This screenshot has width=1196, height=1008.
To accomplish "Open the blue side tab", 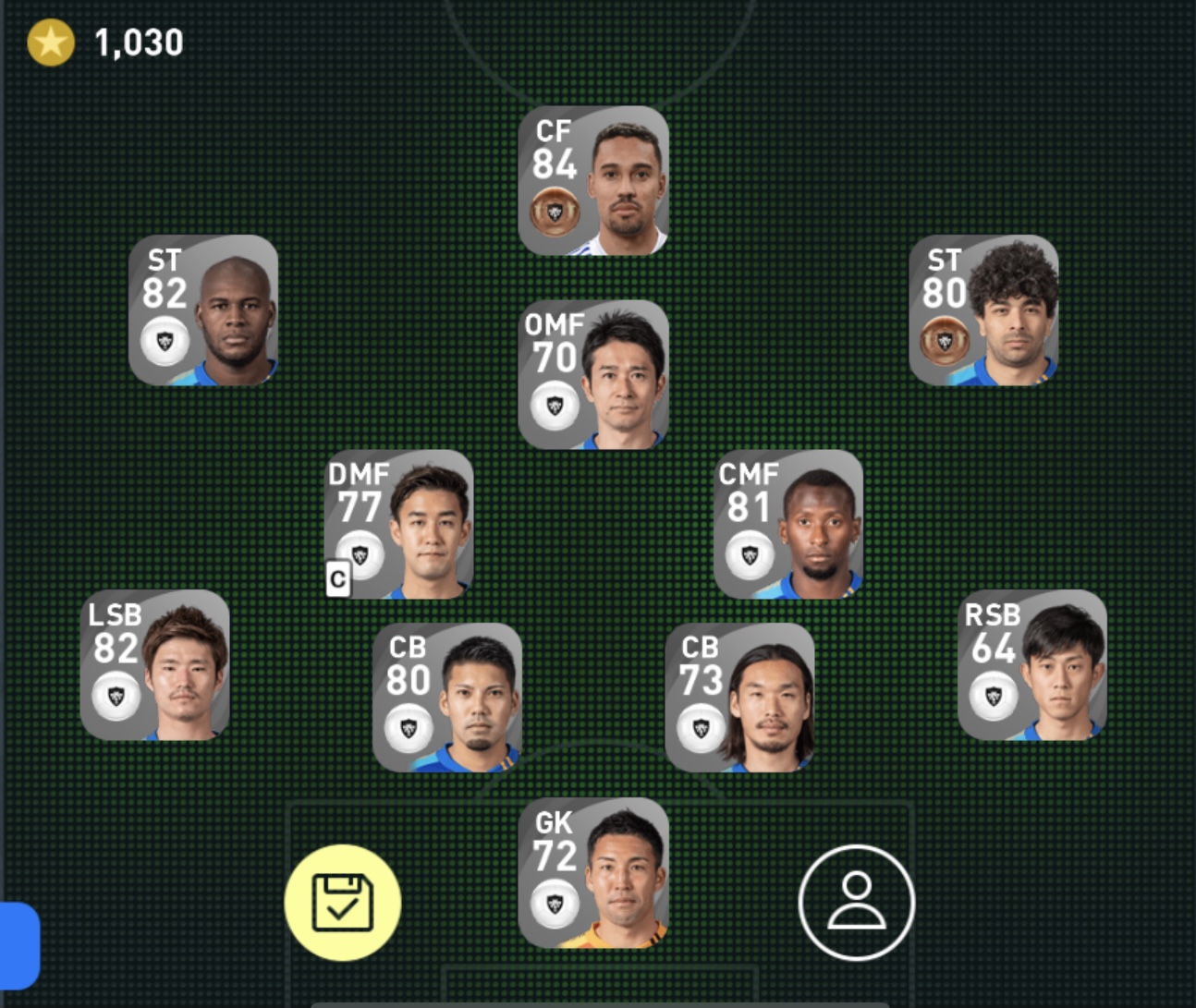I will click(x=18, y=945).
